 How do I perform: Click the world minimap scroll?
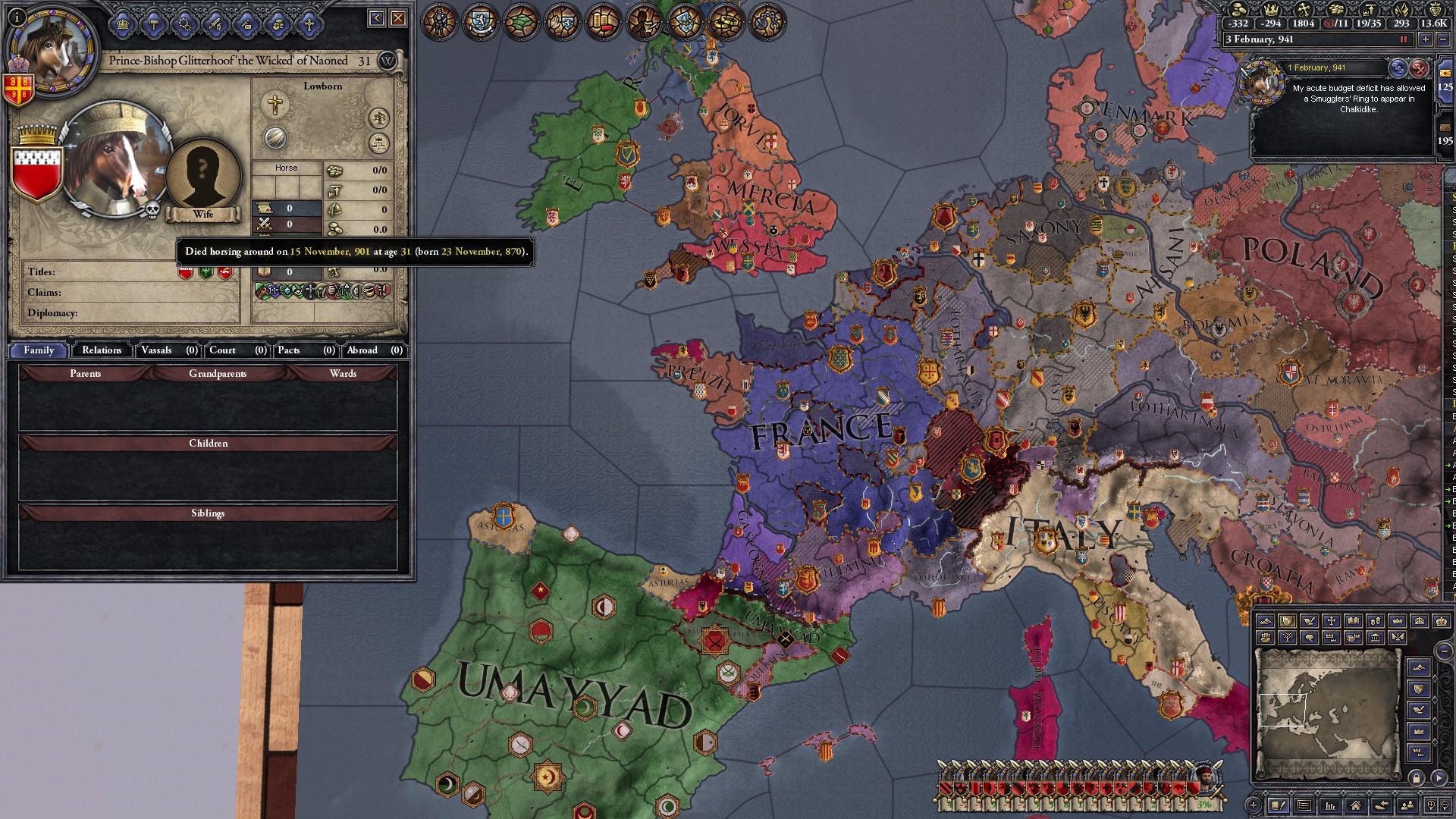click(1327, 714)
